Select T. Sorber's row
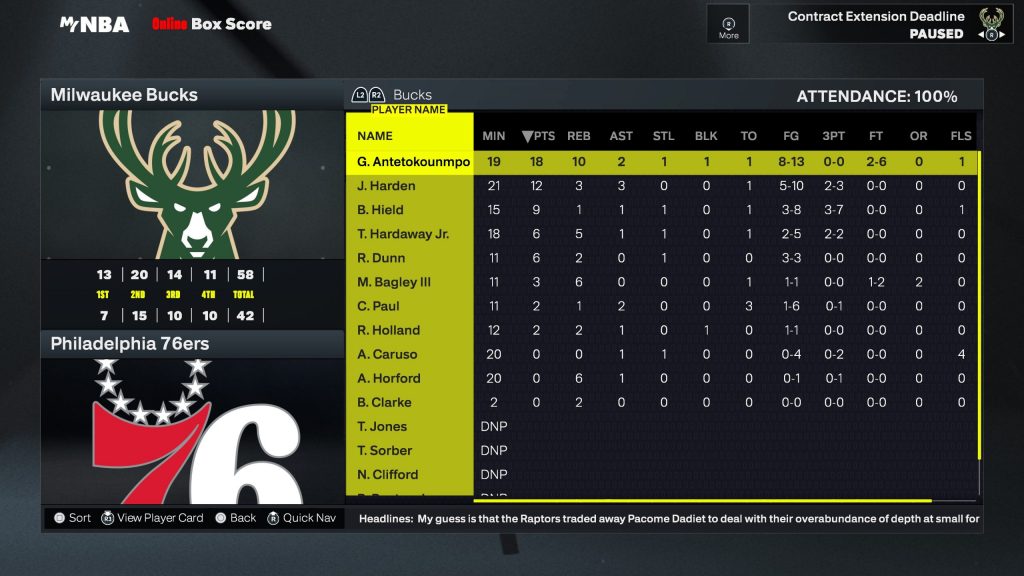The image size is (1024, 576). [x=384, y=450]
